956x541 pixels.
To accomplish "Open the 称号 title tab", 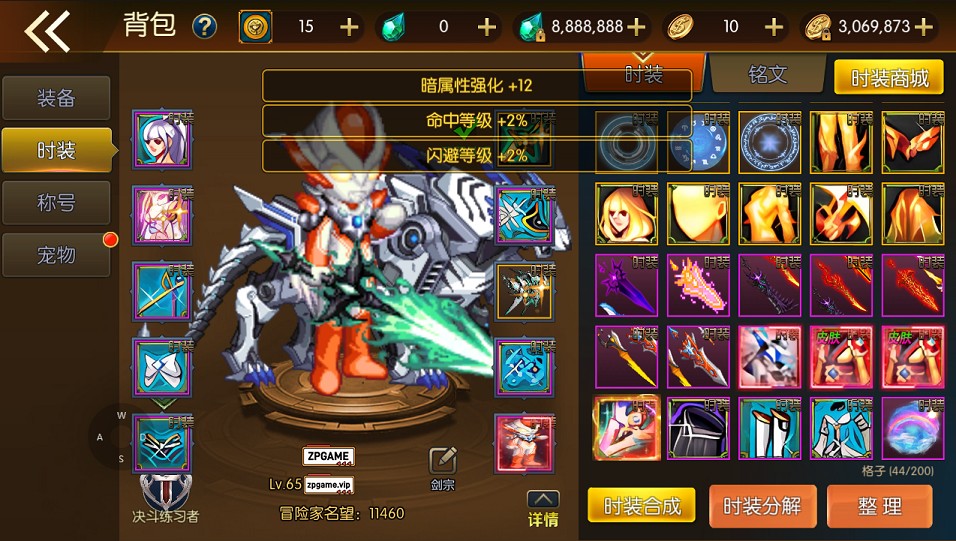I will point(57,203).
